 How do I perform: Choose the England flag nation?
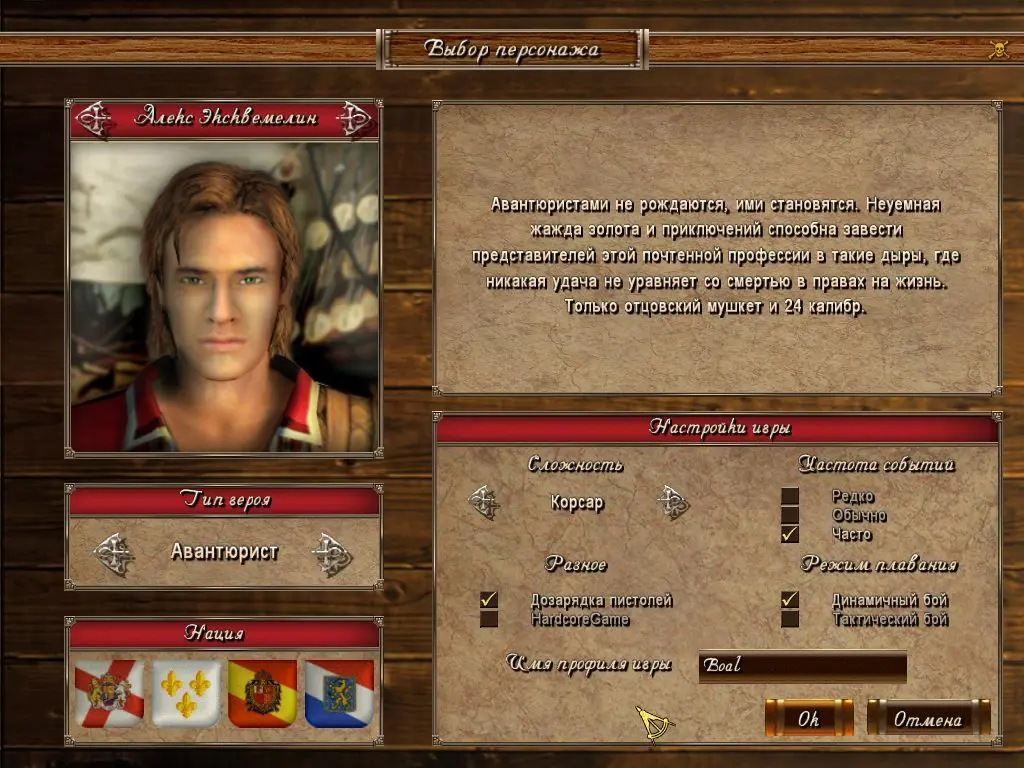[109, 693]
